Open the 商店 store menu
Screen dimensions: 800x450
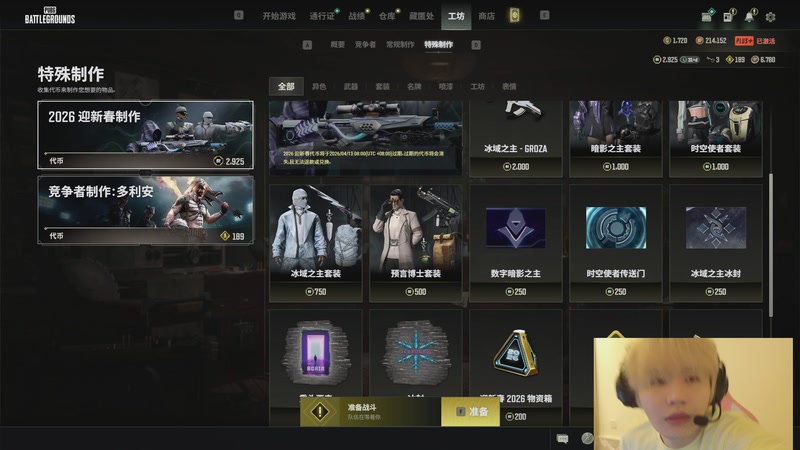[x=486, y=16]
